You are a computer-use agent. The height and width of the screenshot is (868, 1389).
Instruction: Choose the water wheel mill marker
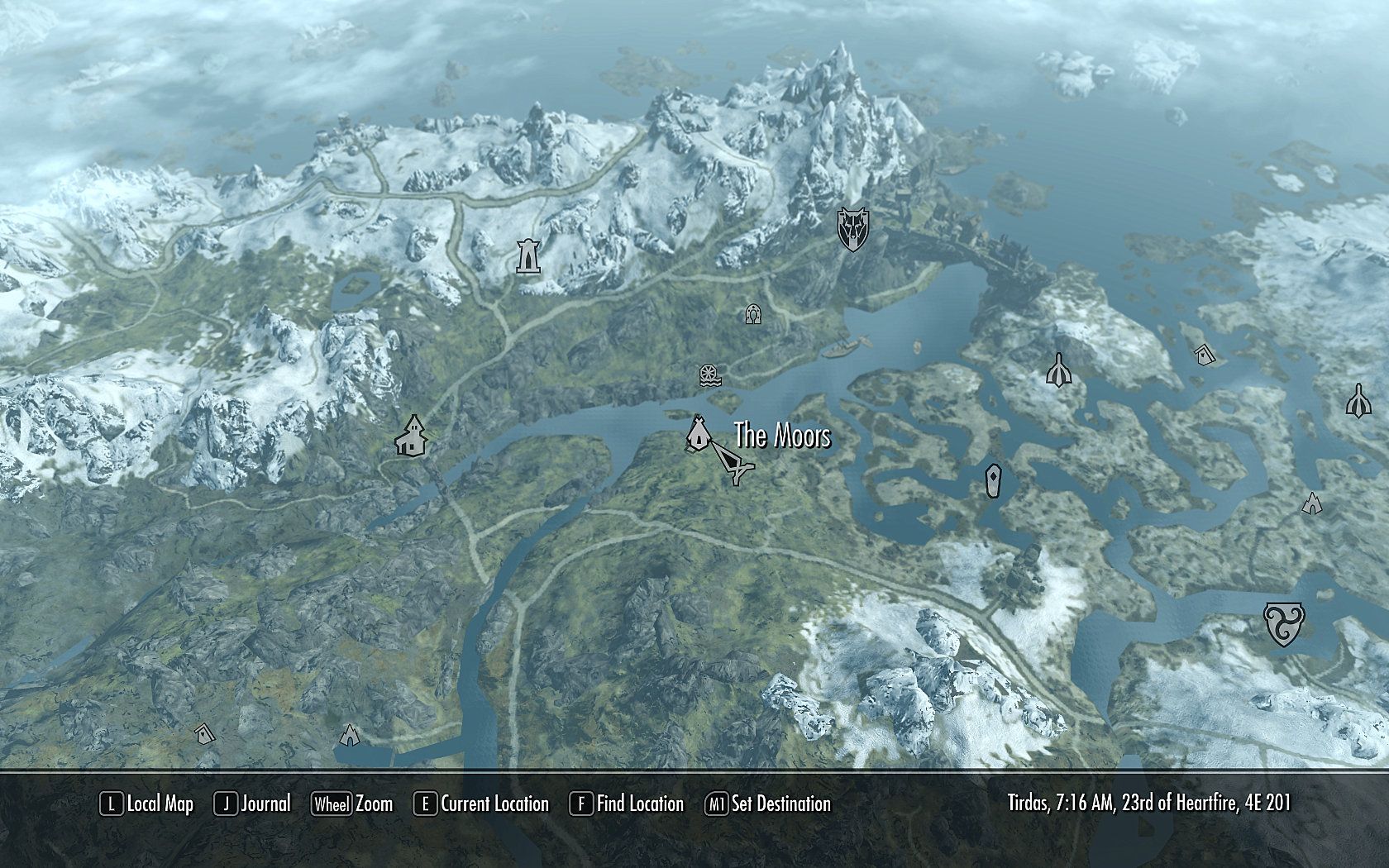[x=709, y=375]
